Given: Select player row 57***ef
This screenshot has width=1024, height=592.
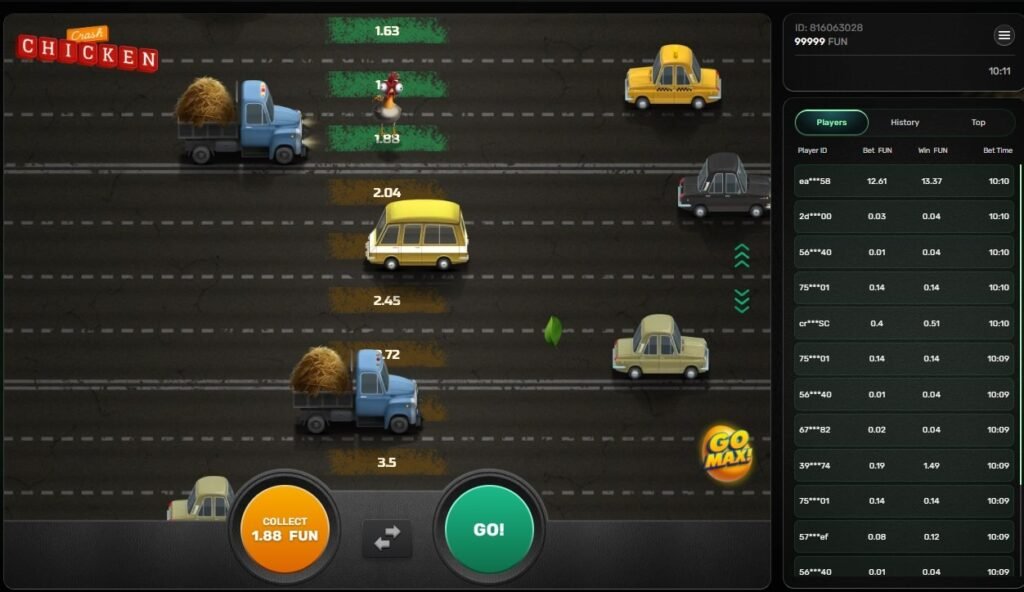Looking at the screenshot, I should pyautogui.click(x=904, y=537).
